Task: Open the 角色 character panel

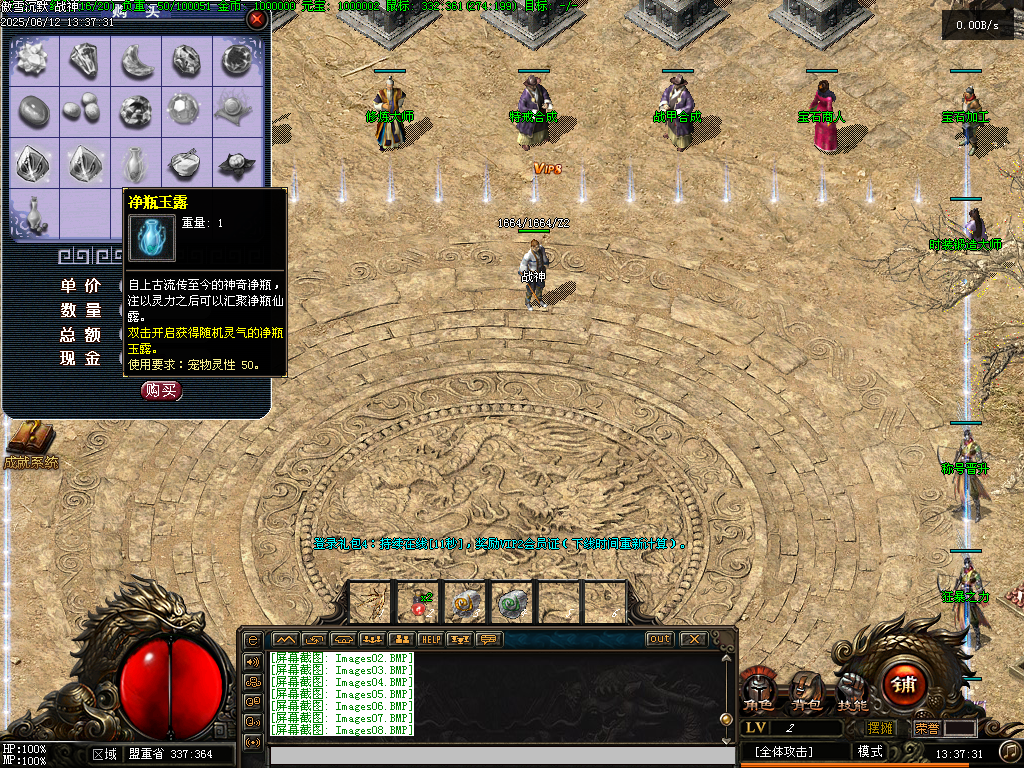Action: click(757, 693)
